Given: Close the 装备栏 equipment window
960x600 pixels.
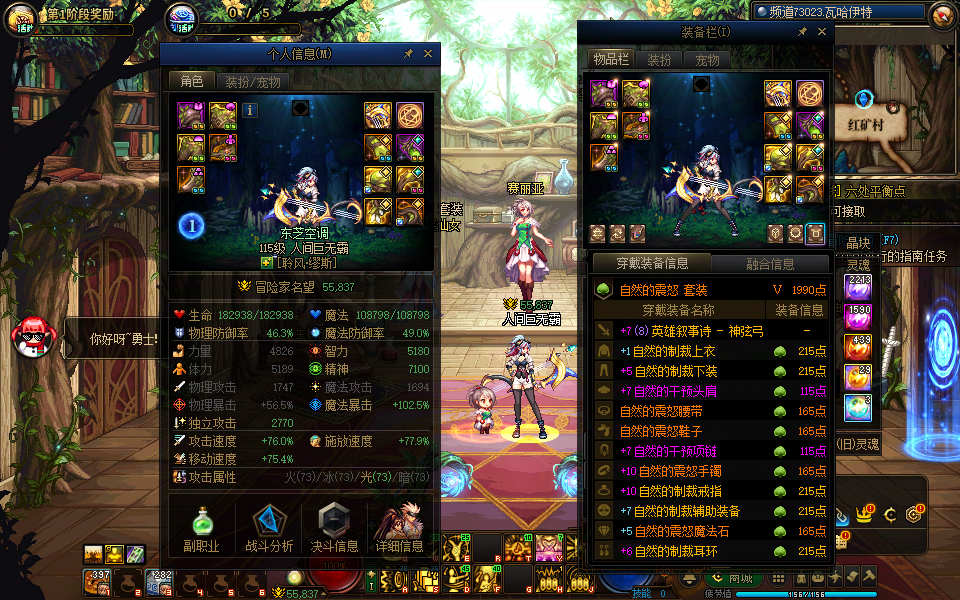Looking at the screenshot, I should click(x=822, y=32).
